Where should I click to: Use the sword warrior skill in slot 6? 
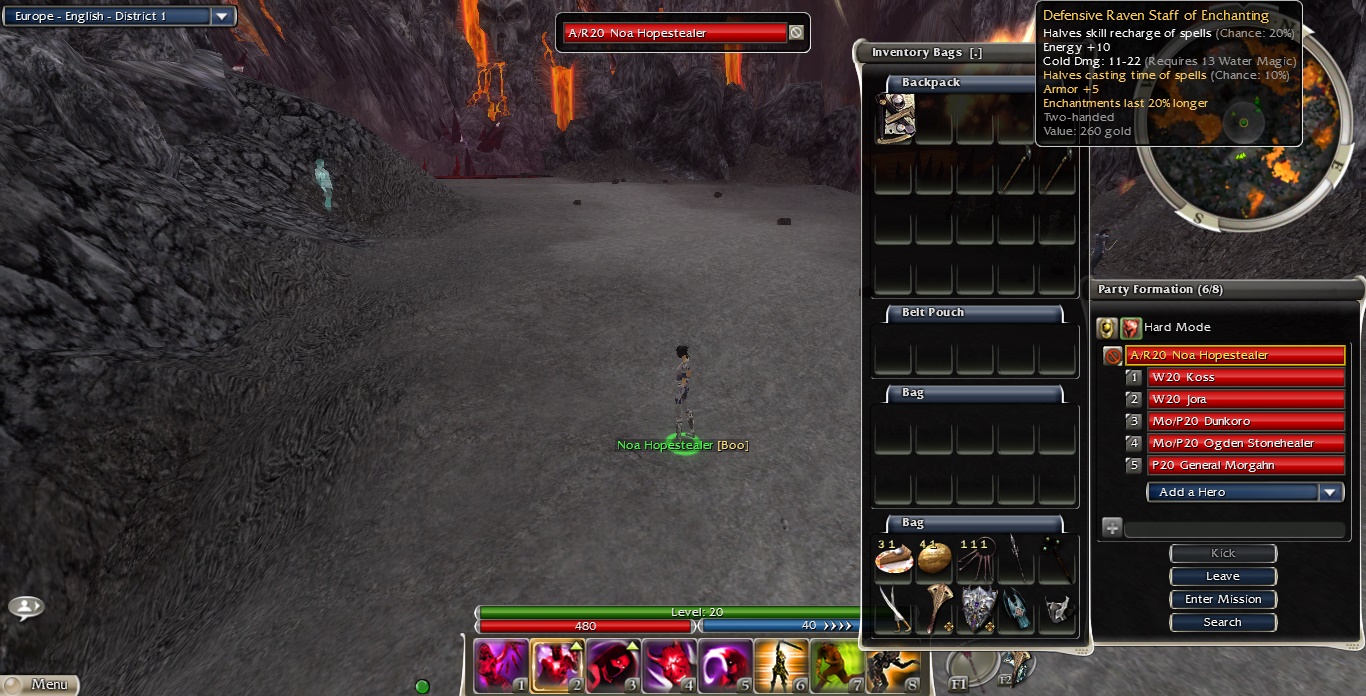point(781,666)
